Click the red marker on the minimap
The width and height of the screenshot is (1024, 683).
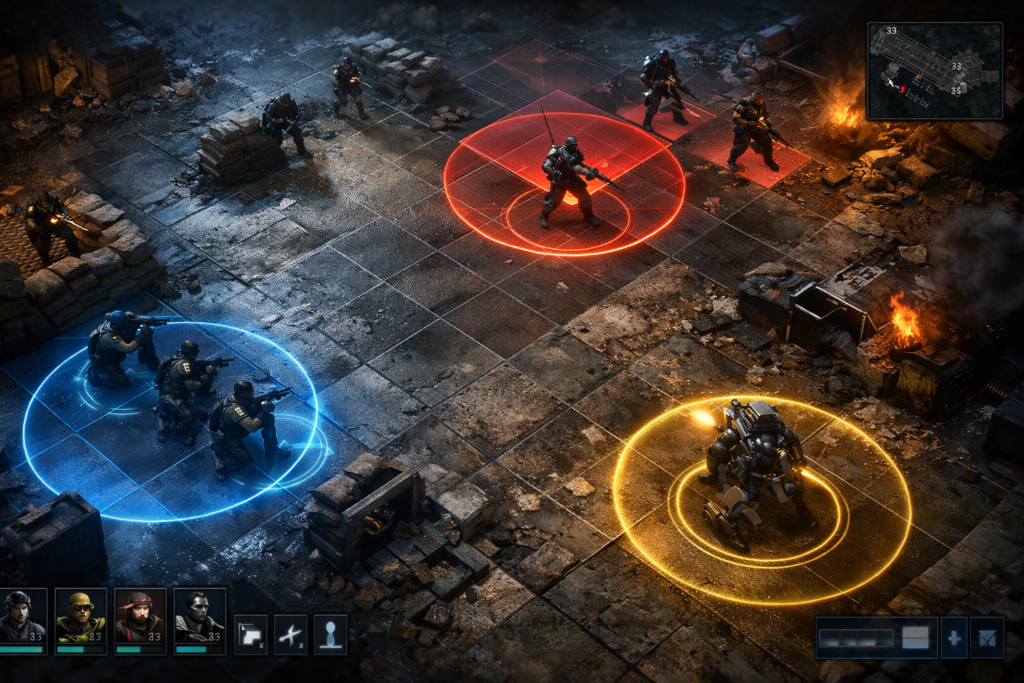pos(900,89)
